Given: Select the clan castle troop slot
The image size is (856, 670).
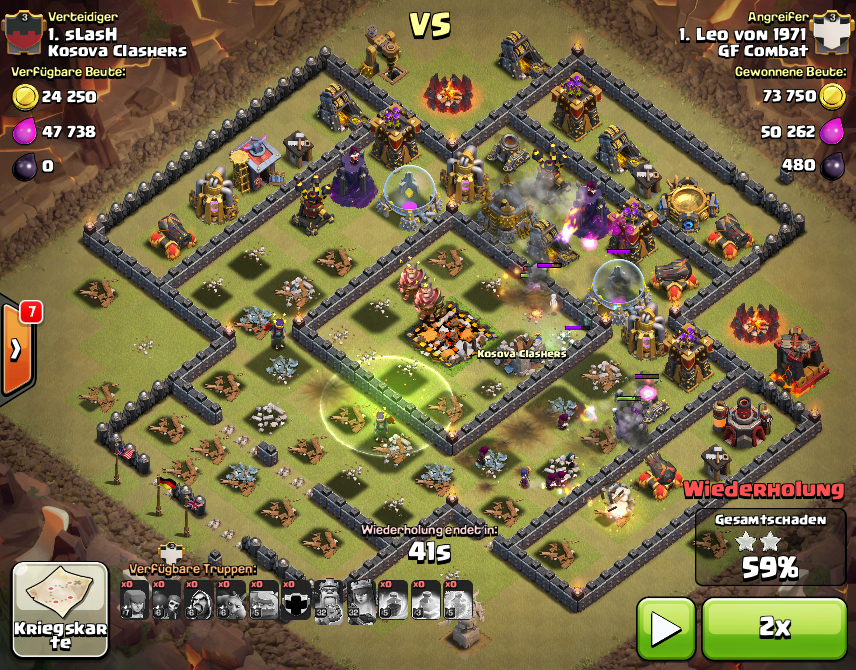Looking at the screenshot, I should 295,600.
